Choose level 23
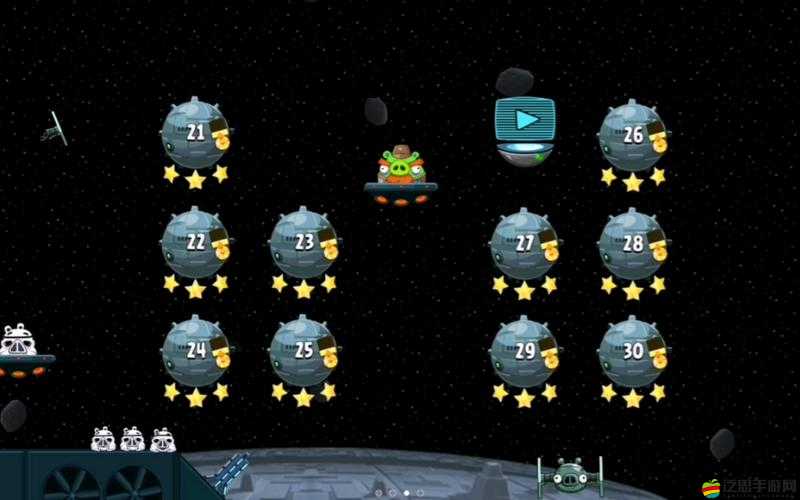This screenshot has width=800, height=500. point(304,243)
